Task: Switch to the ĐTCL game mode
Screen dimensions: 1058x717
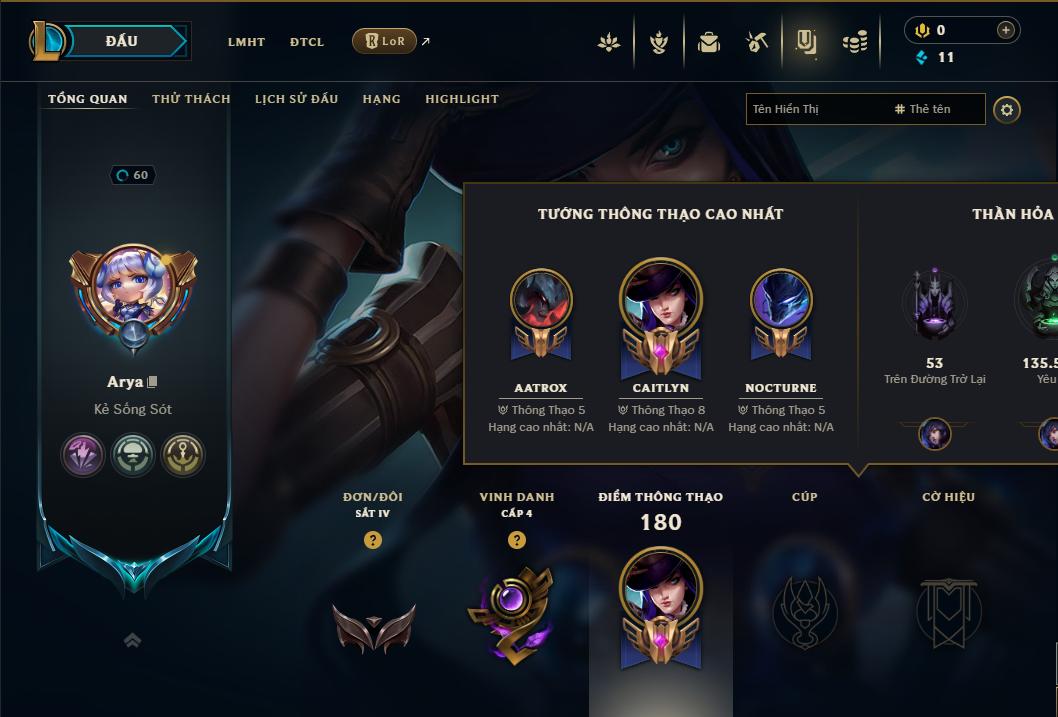Action: click(x=307, y=42)
